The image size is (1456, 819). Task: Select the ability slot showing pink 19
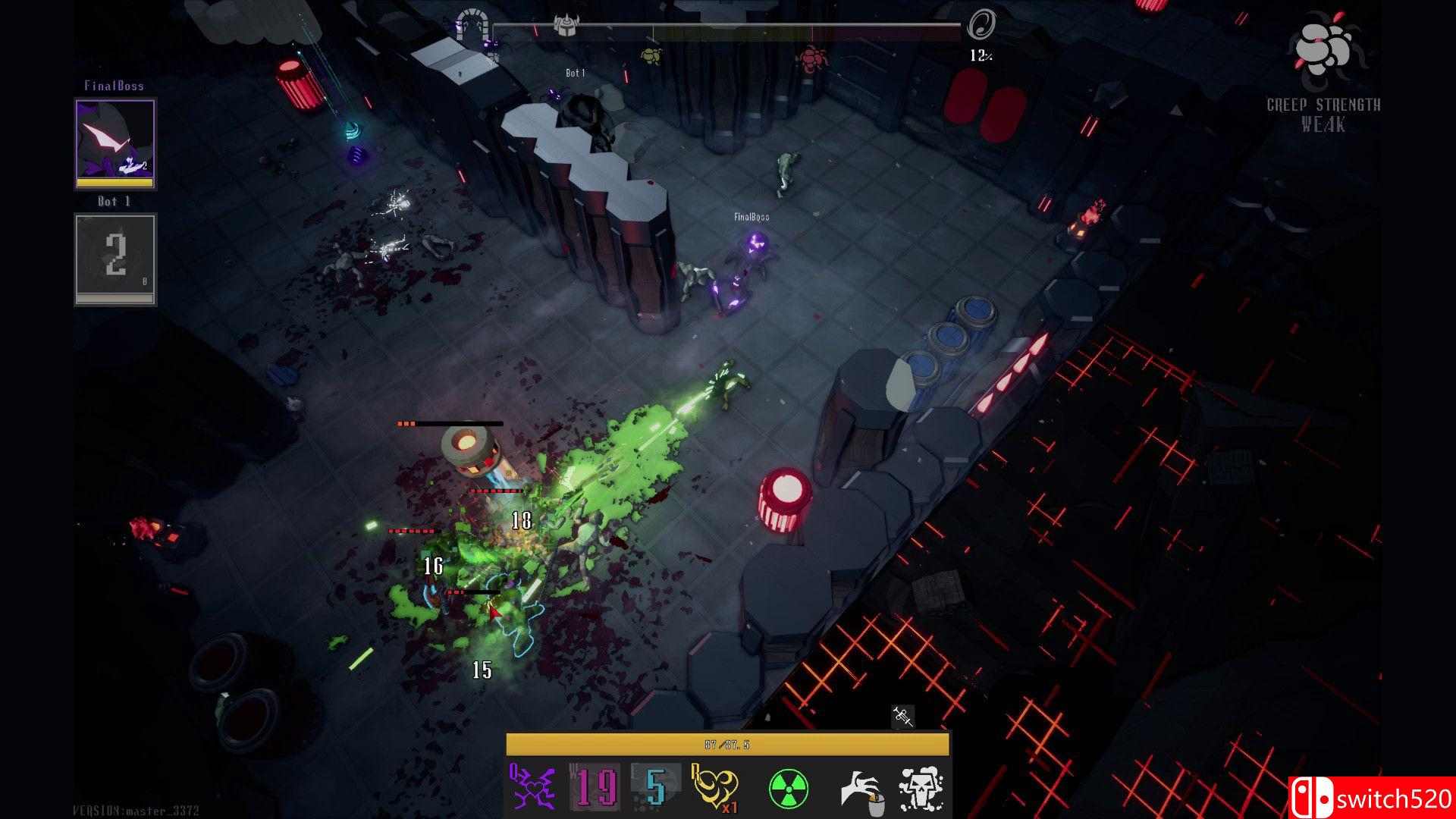tap(595, 789)
